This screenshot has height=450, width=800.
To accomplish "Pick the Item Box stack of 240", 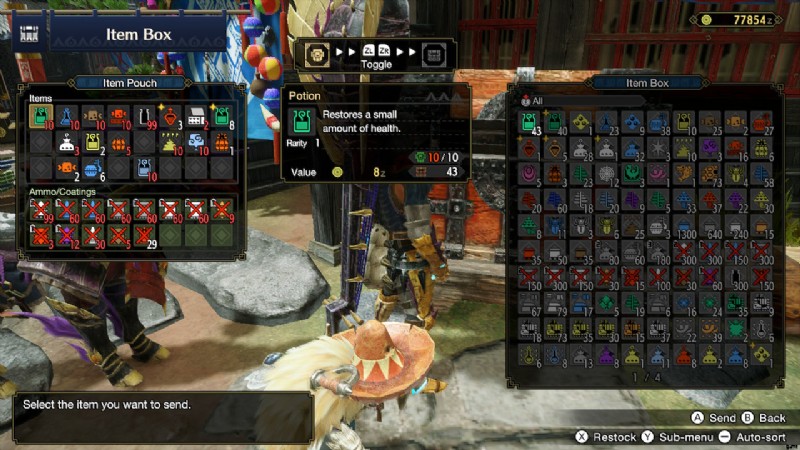I will (737, 226).
